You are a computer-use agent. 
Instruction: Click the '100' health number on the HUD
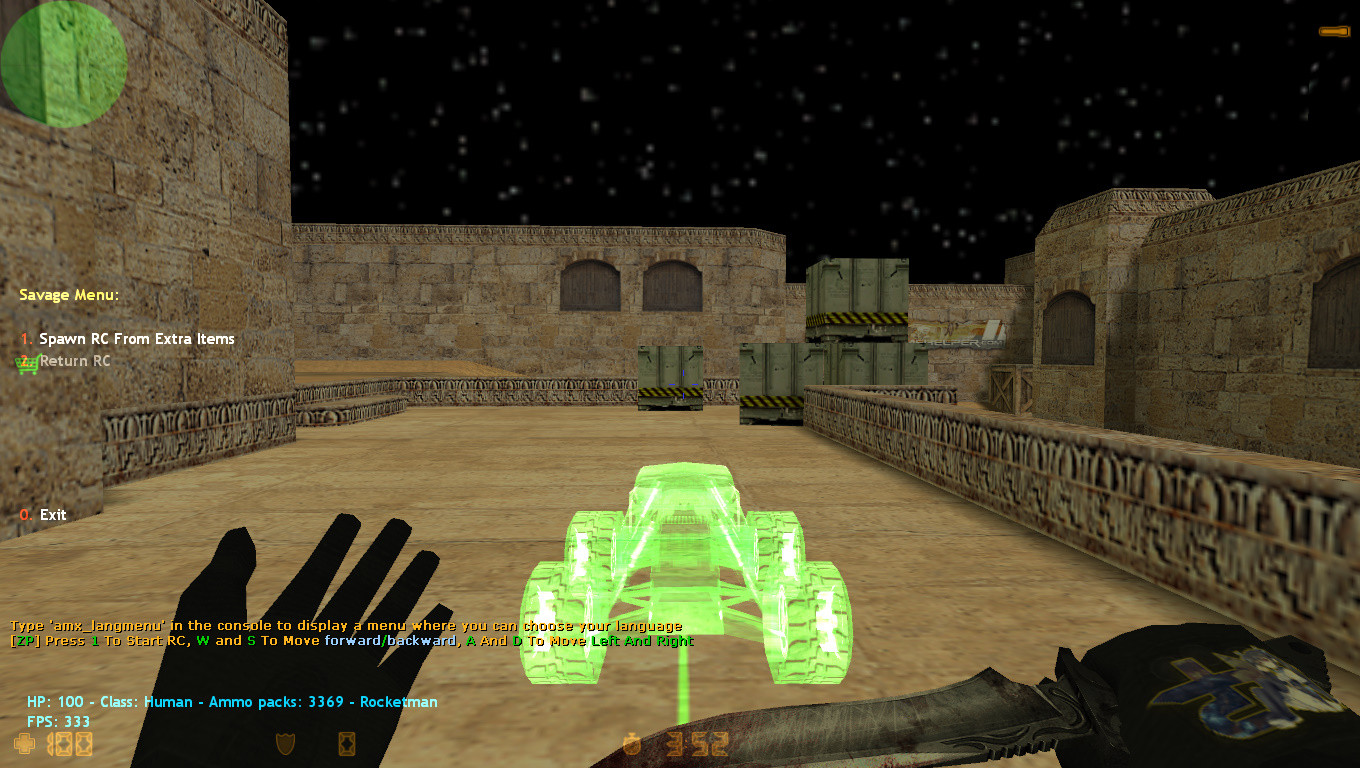(68, 744)
